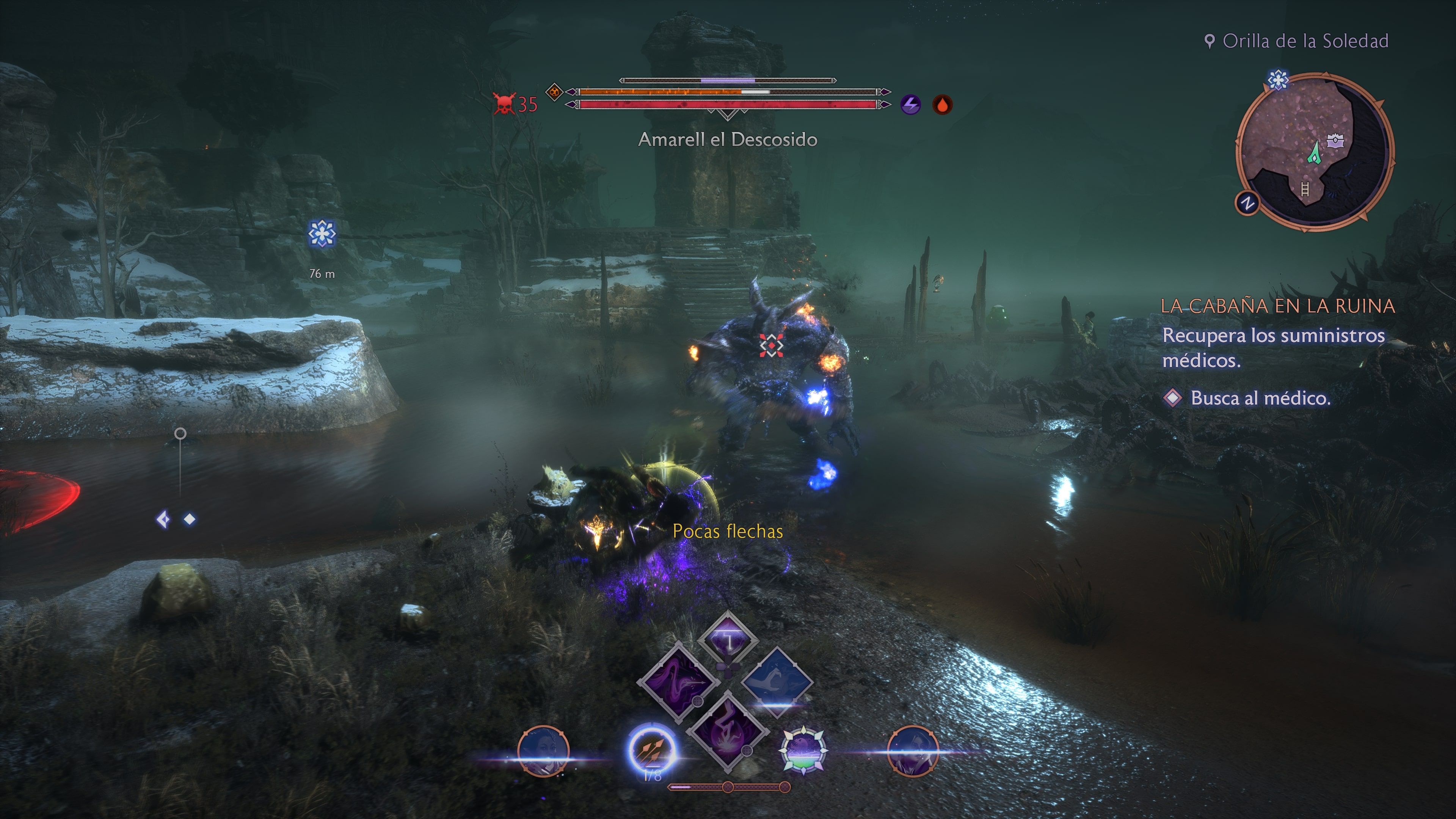This screenshot has width=1456, height=819.
Task: Click the boss name Amarell el Descosido
Action: click(x=728, y=140)
